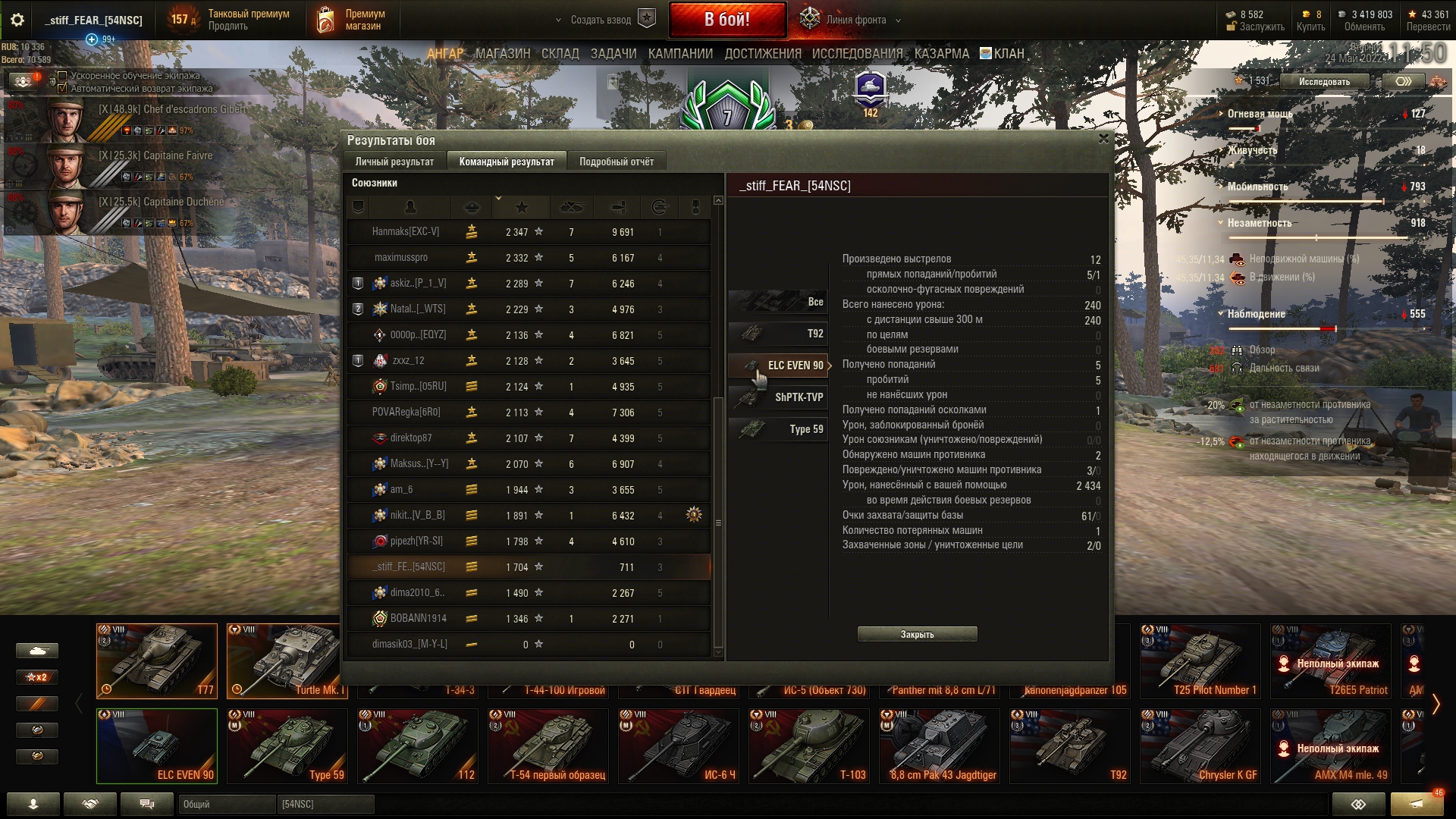Close the battle results window
Viewport: 1456px width, 819px height.
(x=1103, y=139)
